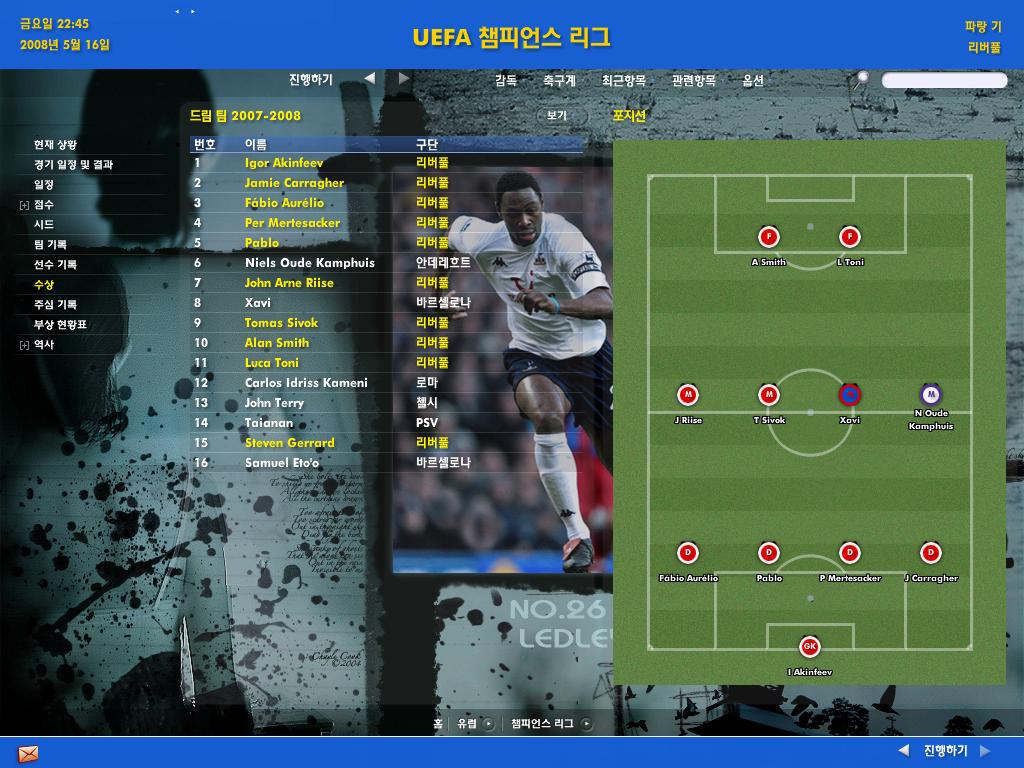Open the 옵션 menu
The height and width of the screenshot is (768, 1024).
coord(753,81)
